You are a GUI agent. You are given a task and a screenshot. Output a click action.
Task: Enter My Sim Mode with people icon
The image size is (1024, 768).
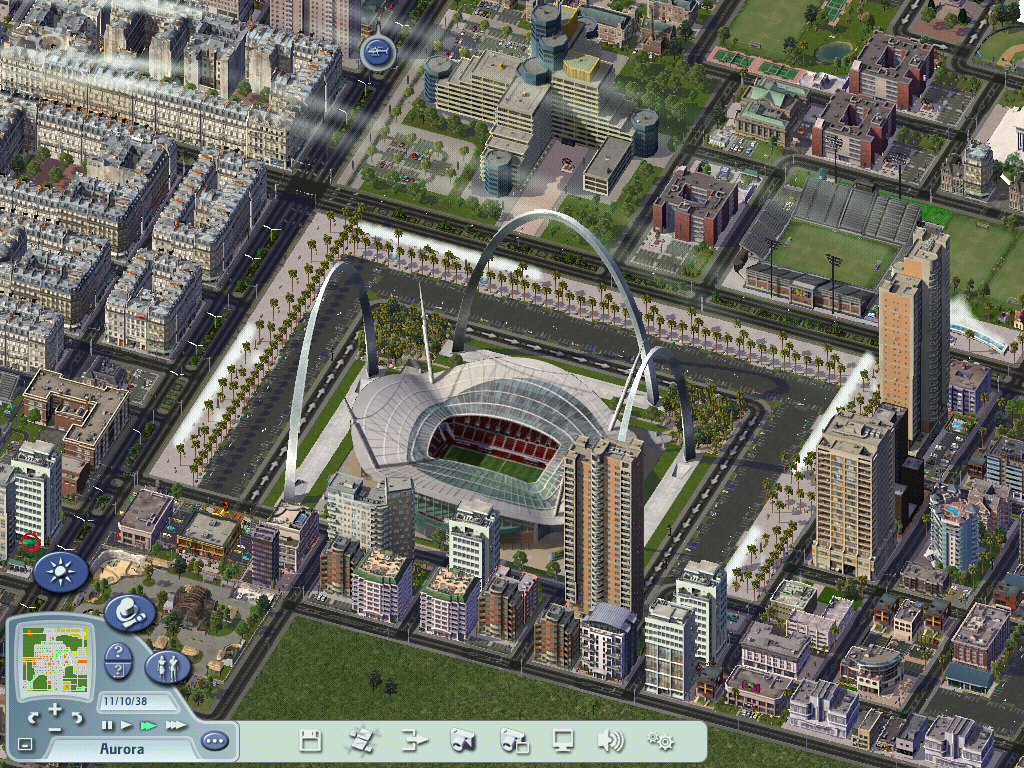click(168, 665)
